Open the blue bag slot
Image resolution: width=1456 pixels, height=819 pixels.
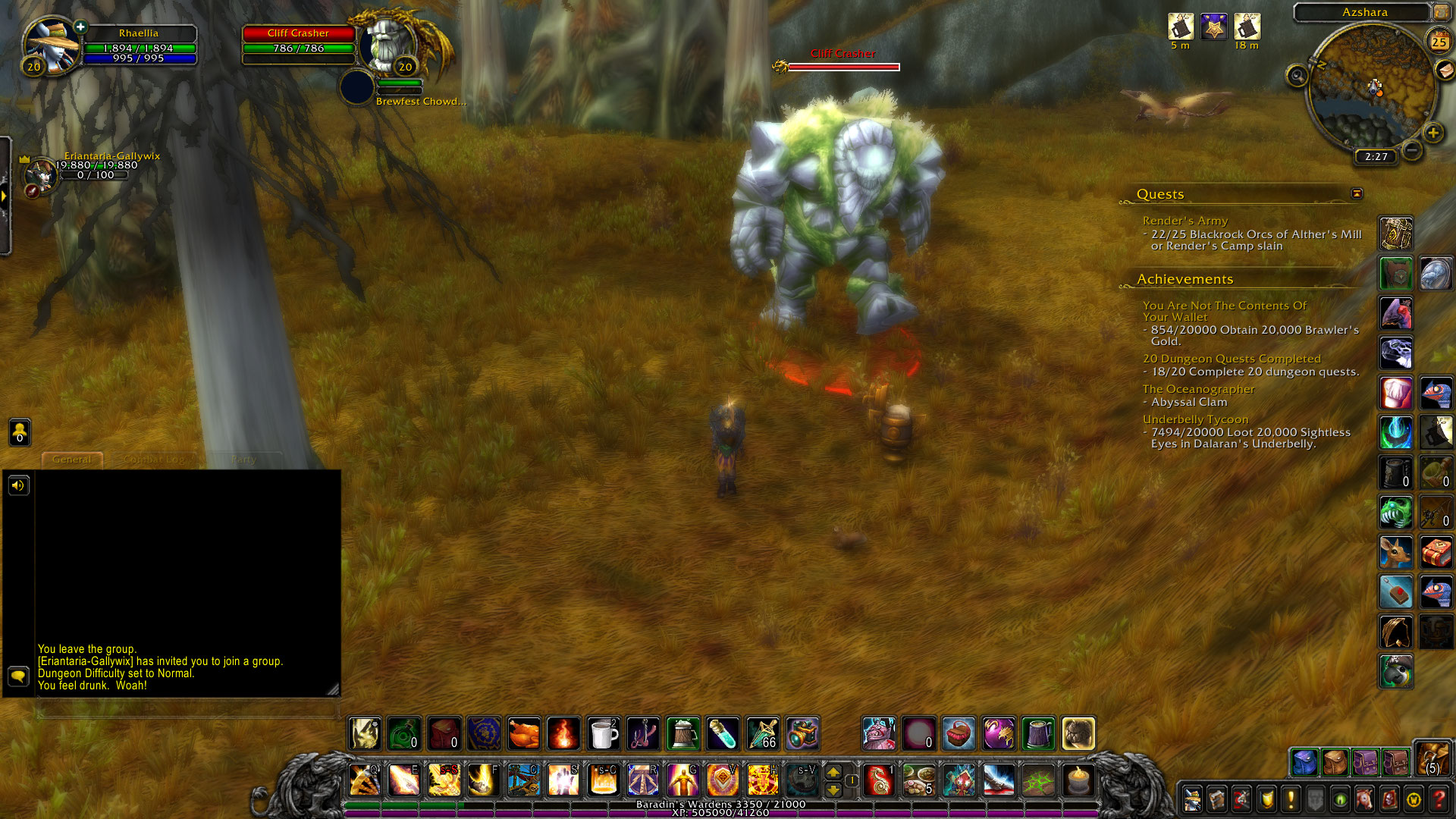[1304, 762]
